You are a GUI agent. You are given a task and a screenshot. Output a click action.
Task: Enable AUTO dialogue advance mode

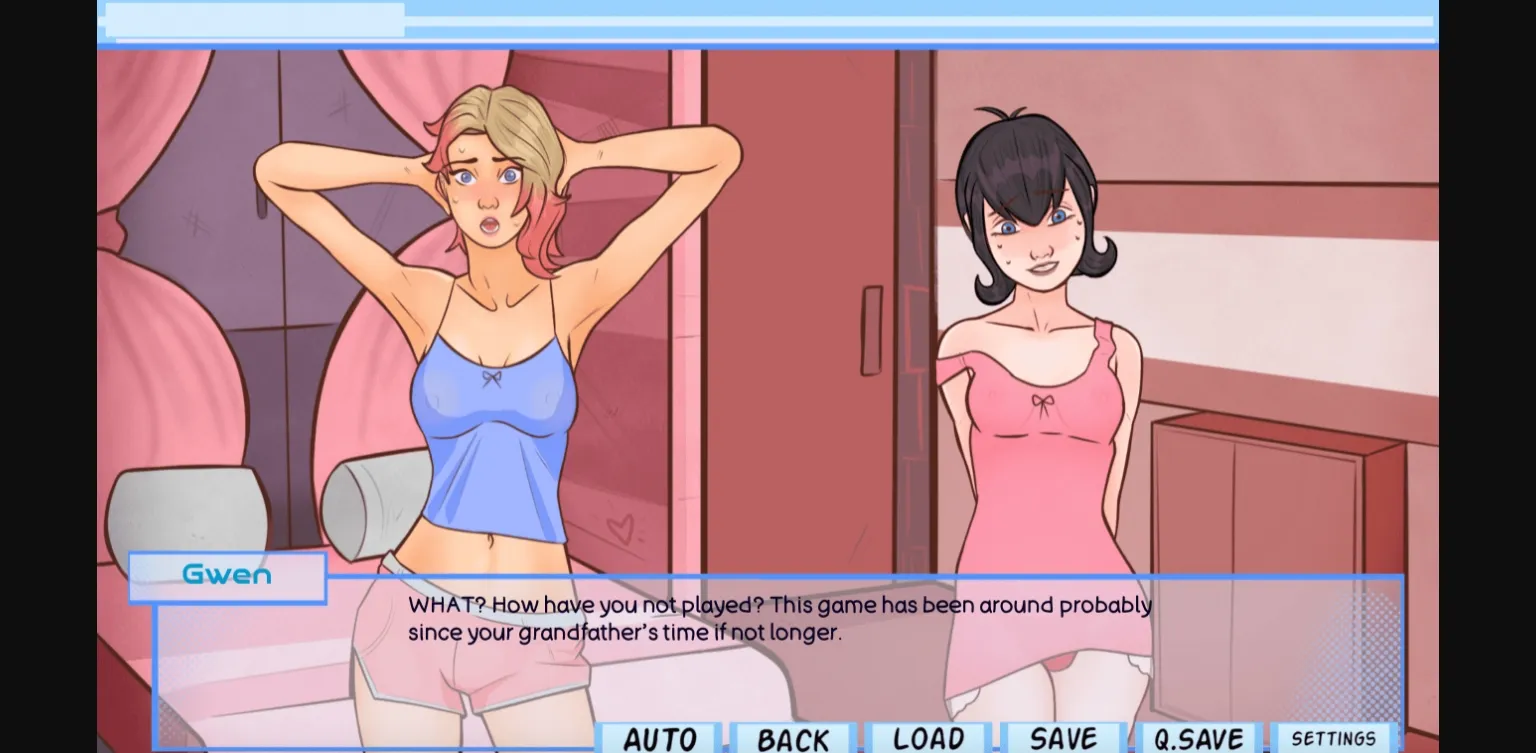[x=657, y=739]
